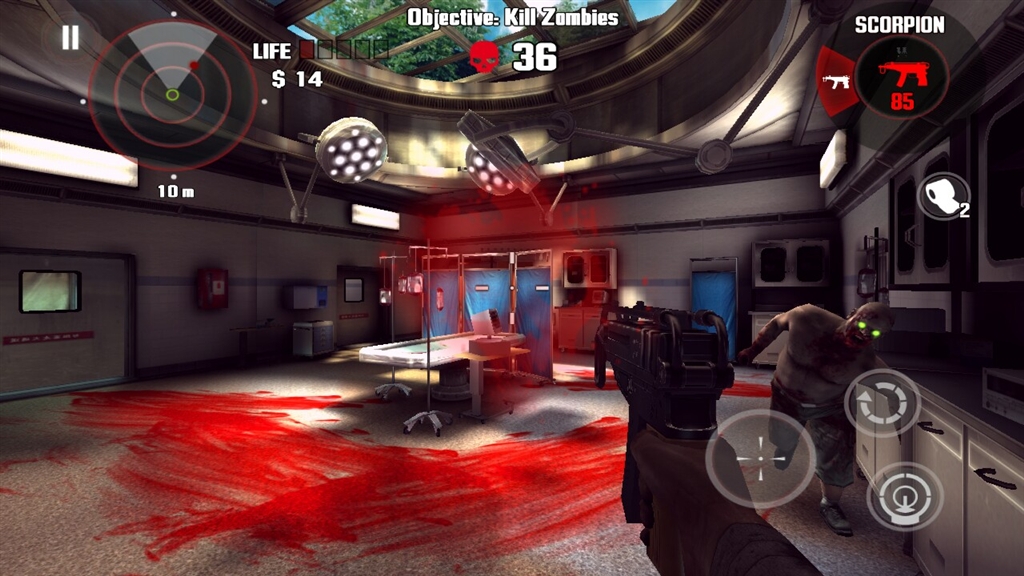Reload with the circular arrows button
The image size is (1024, 576).
882,403
